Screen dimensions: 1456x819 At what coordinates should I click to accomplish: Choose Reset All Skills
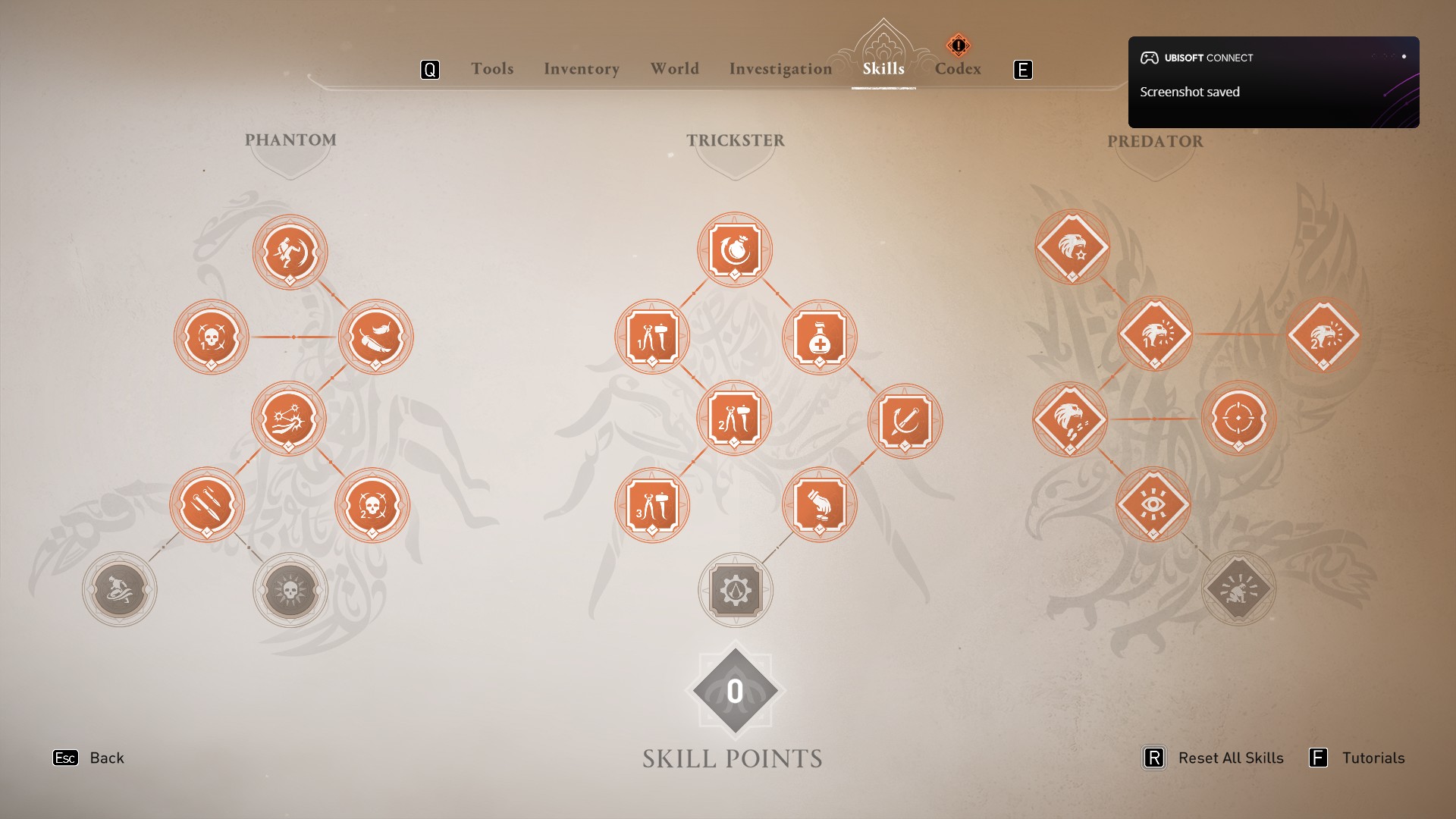[1230, 758]
